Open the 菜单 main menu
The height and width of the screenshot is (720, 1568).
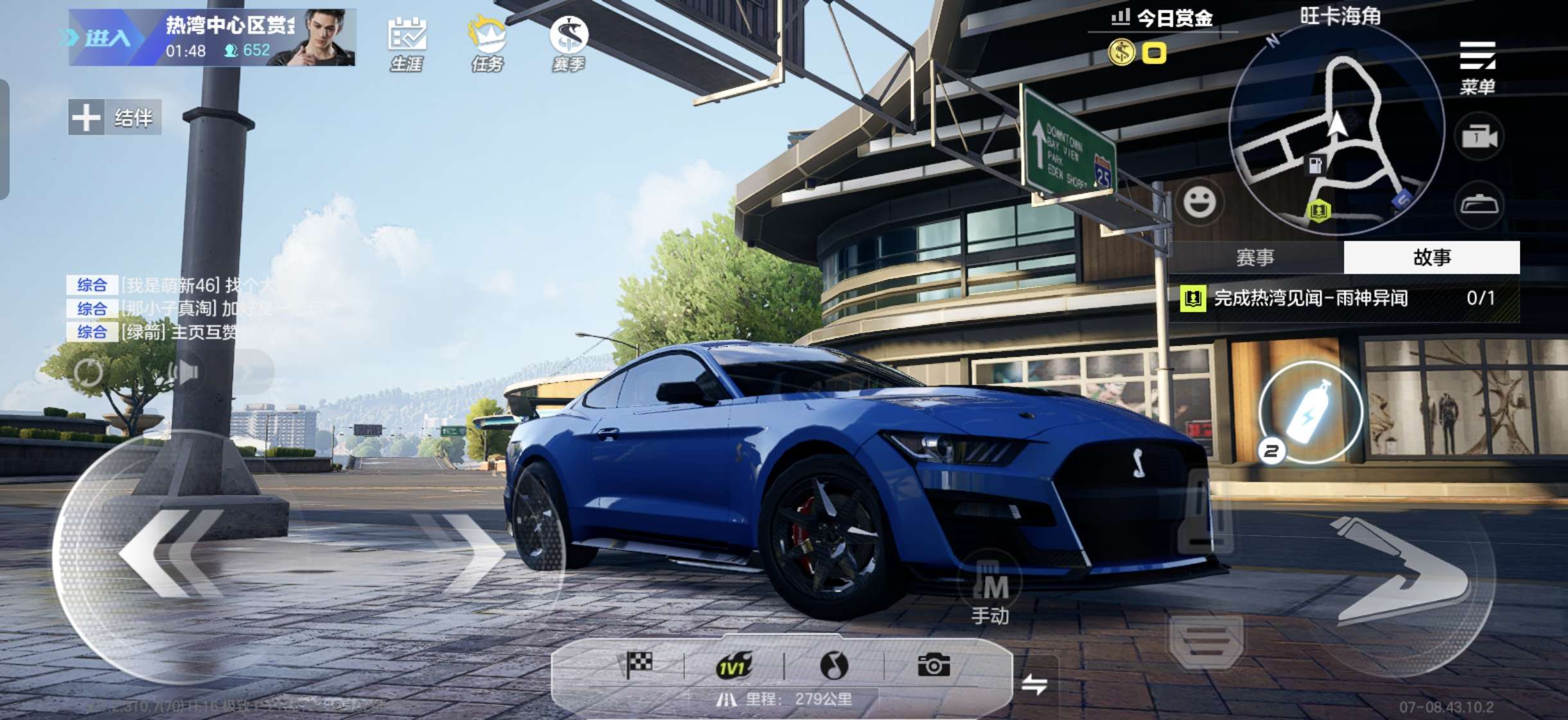click(x=1477, y=67)
